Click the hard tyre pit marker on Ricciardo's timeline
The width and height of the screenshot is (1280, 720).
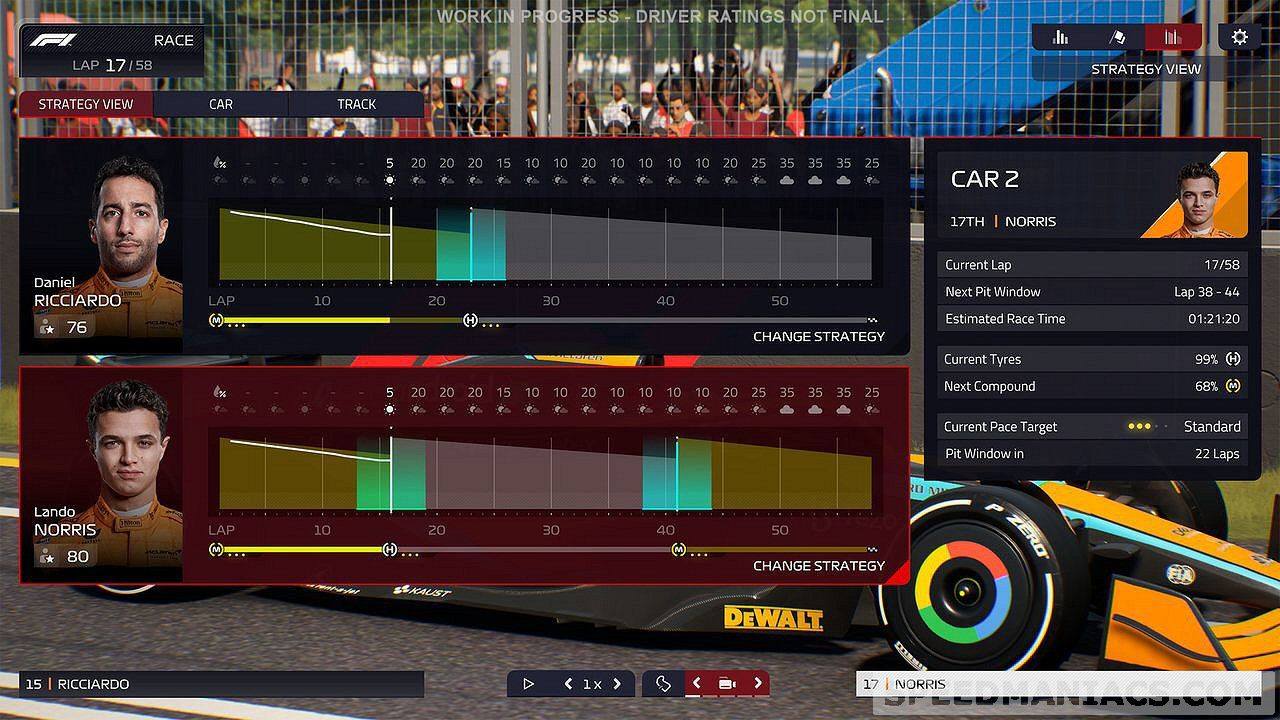pos(470,320)
